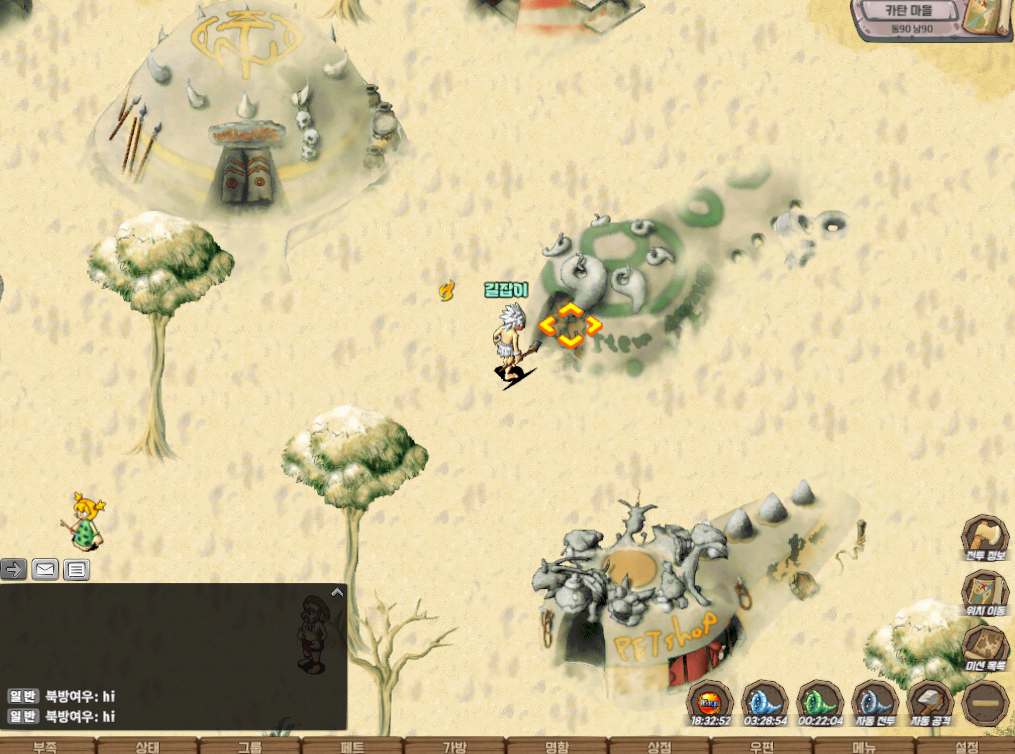Open 위치 이동 location travel map icon
Image resolution: width=1015 pixels, height=754 pixels.
click(986, 594)
